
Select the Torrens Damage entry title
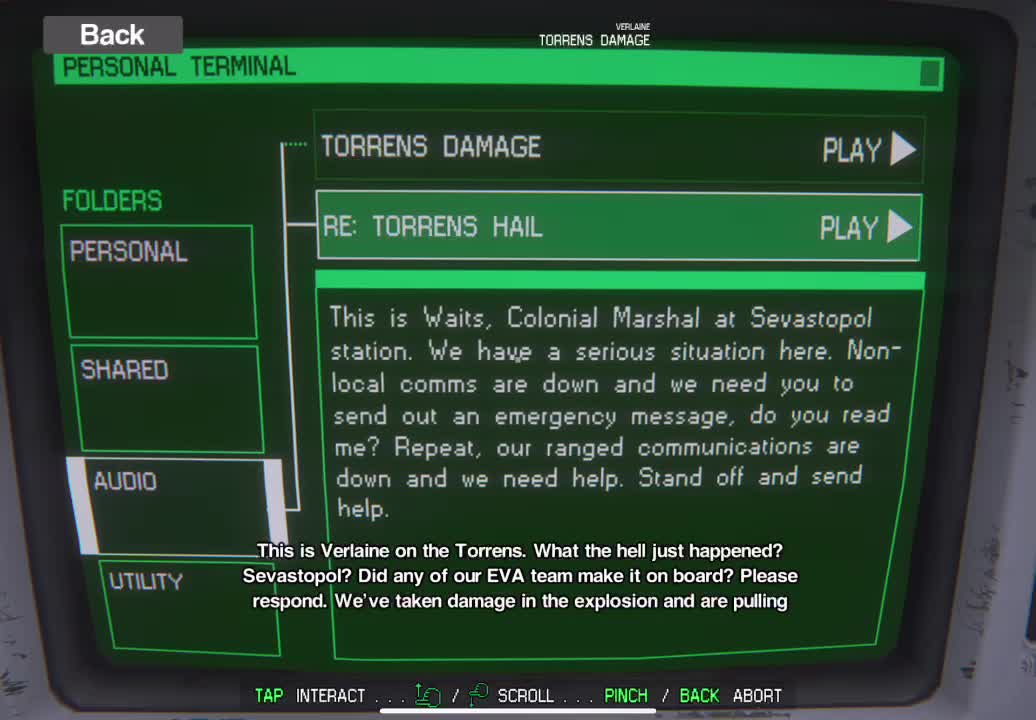point(431,147)
